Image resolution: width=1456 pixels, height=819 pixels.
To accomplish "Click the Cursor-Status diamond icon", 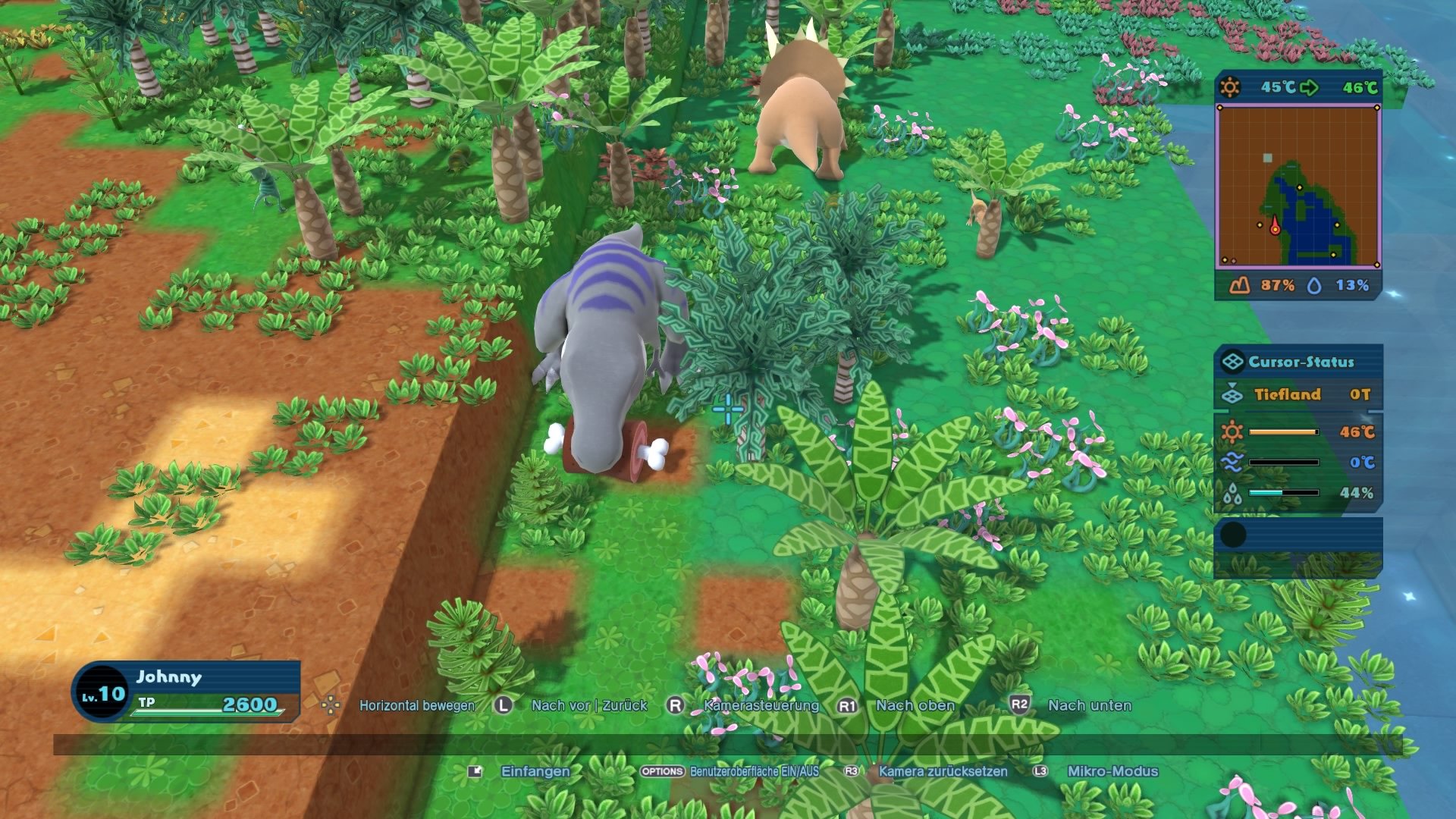I will click(x=1235, y=362).
